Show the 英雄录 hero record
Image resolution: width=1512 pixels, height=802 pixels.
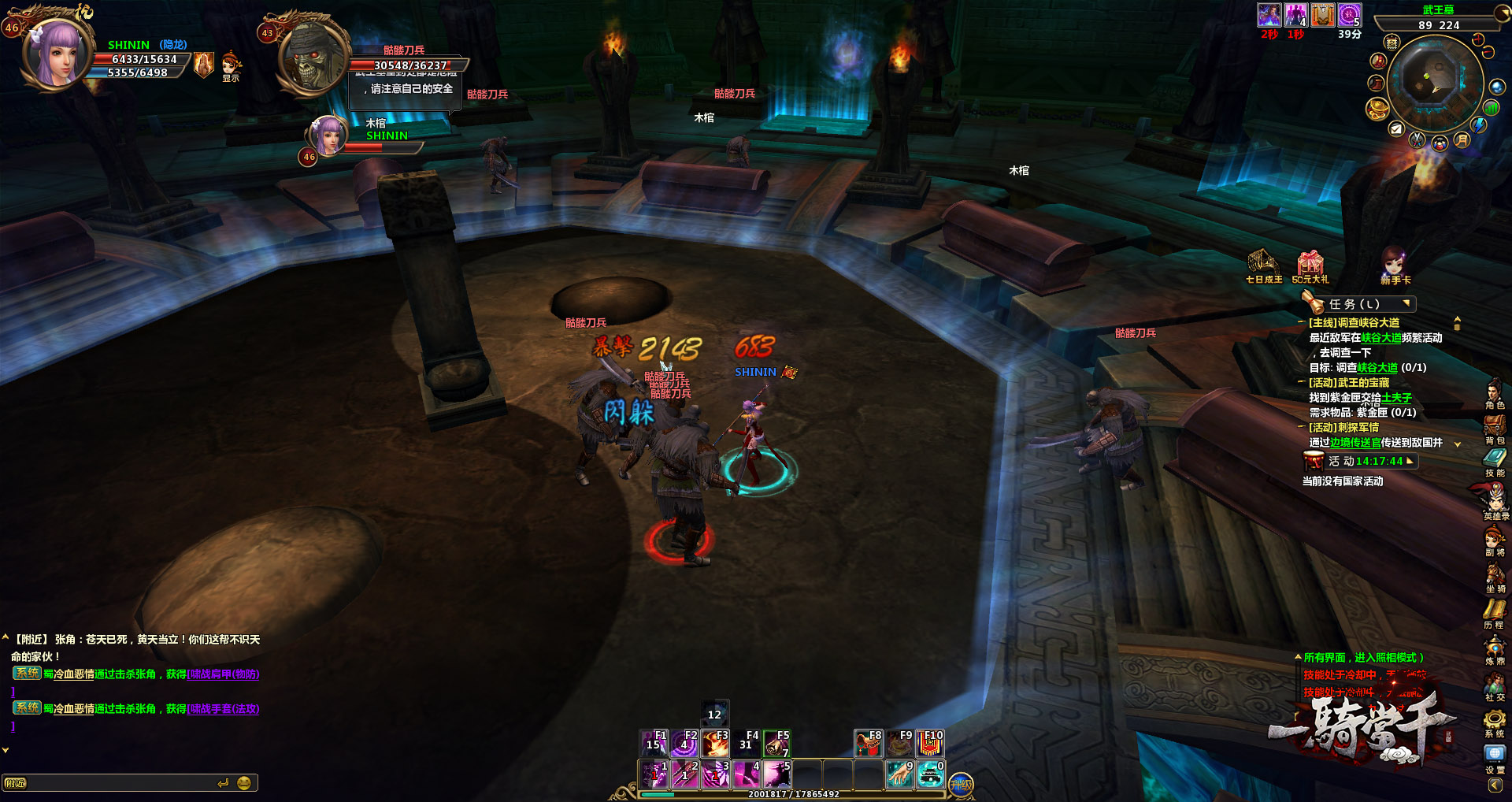(x=1494, y=500)
